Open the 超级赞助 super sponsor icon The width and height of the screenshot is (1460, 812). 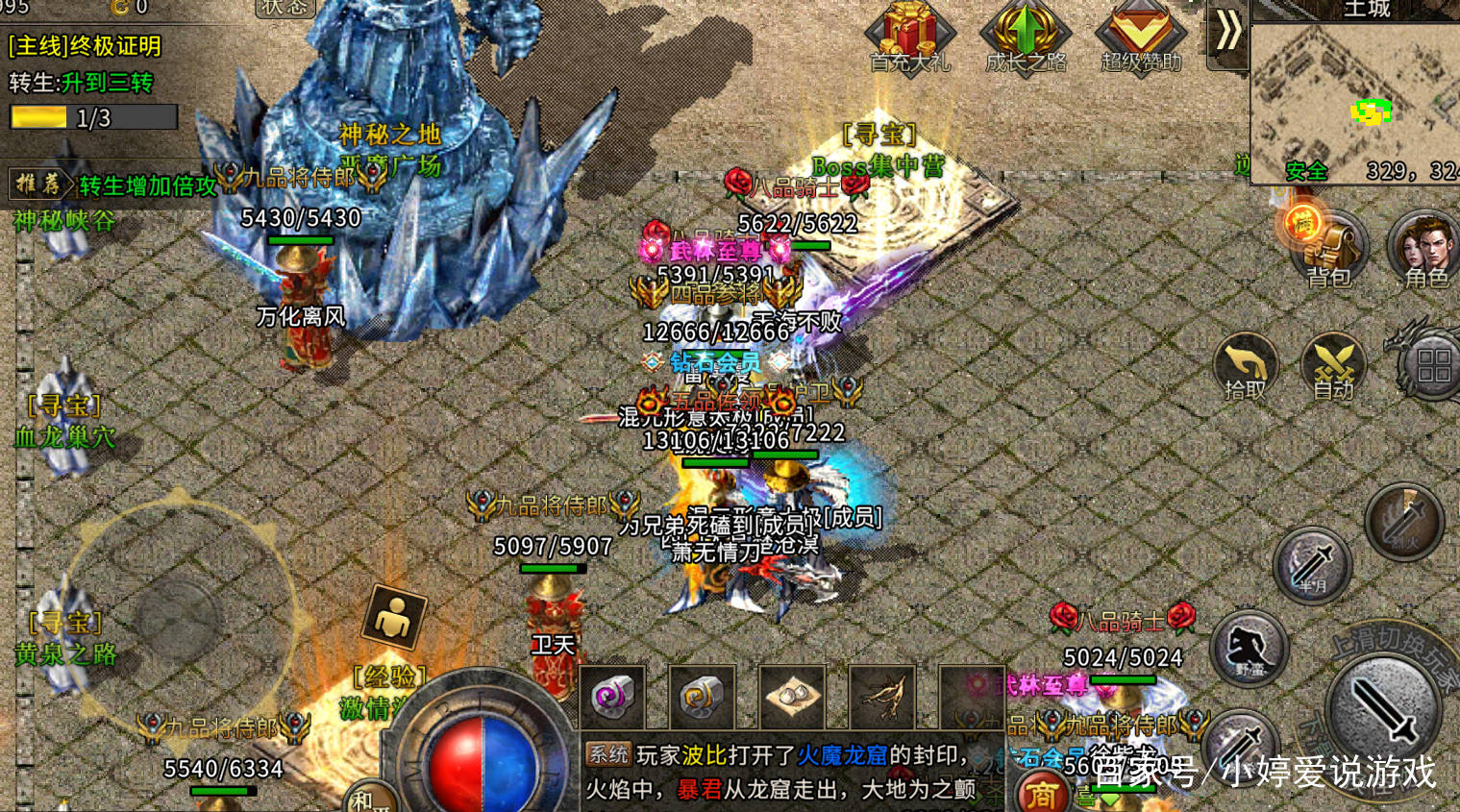[1140, 37]
